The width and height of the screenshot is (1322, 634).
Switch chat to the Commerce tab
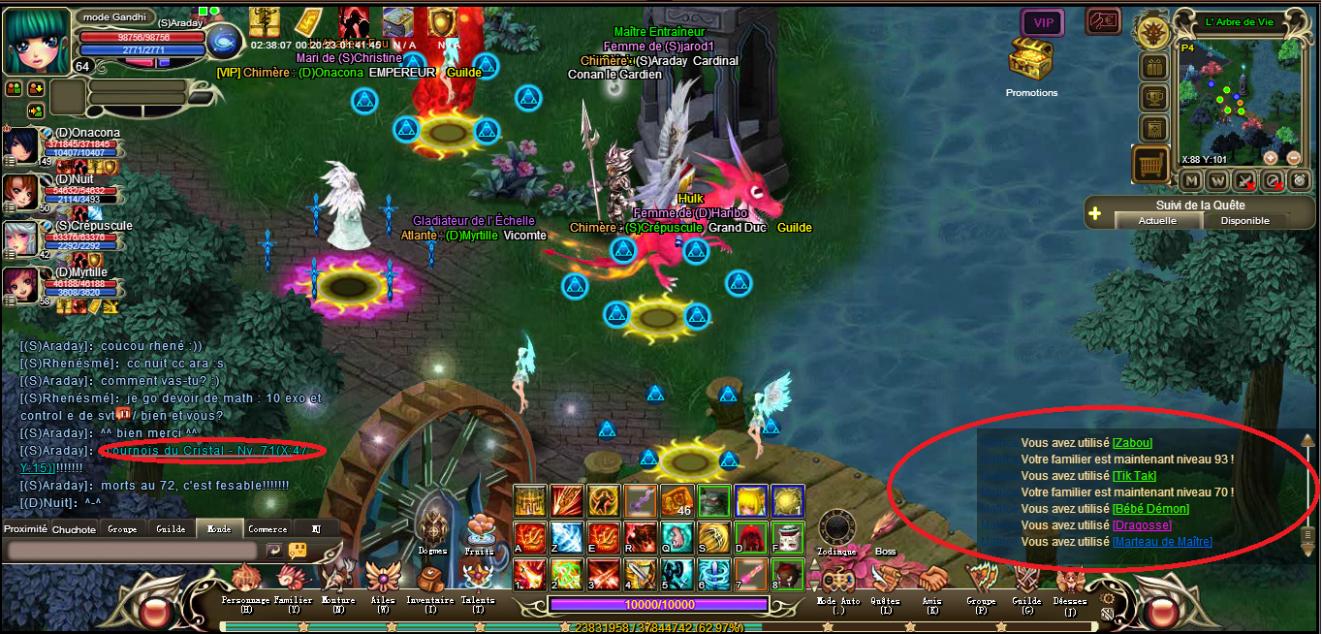coord(267,529)
